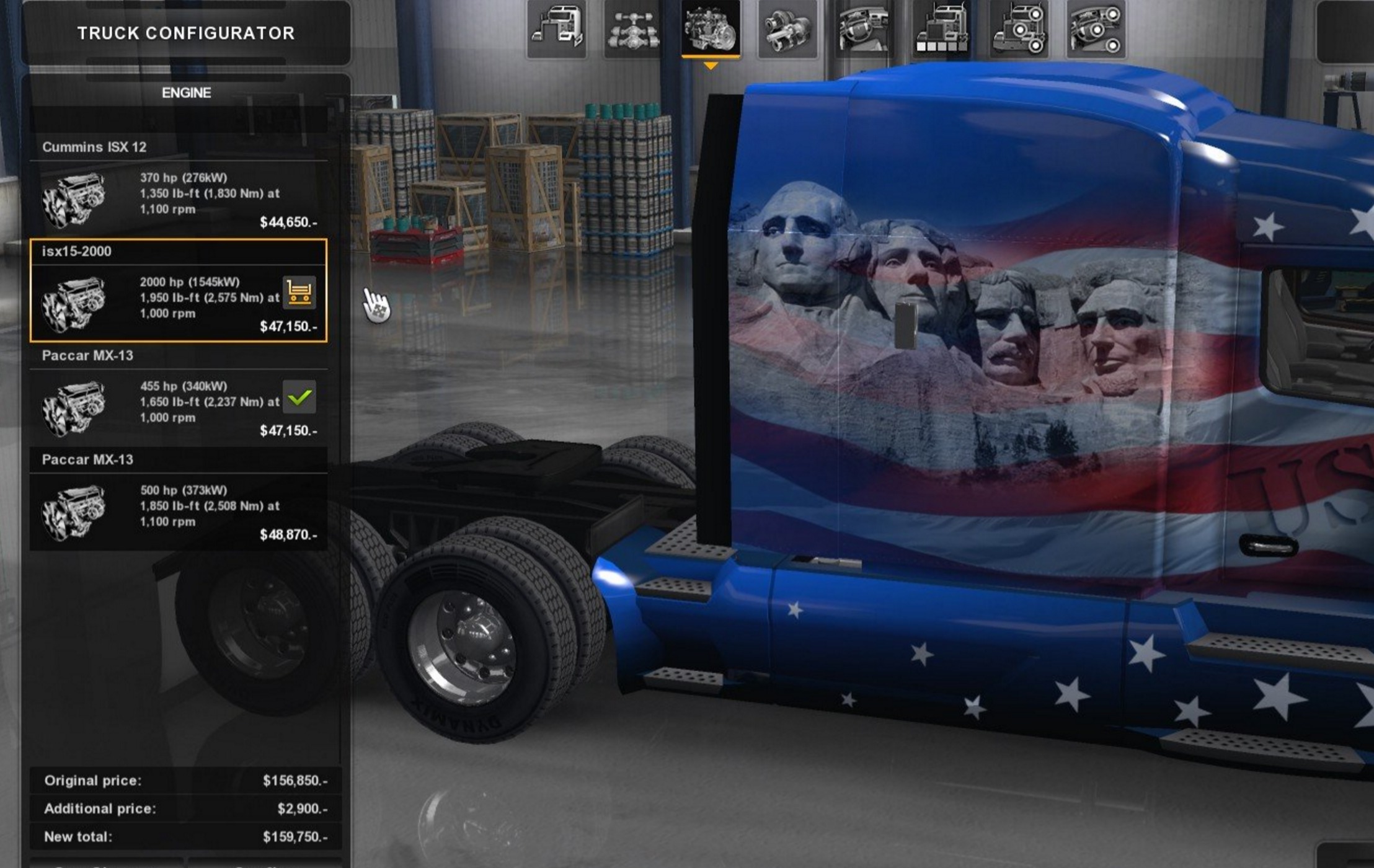Show the exterior truck accessories category
1374x868 pixels.
(1018, 29)
